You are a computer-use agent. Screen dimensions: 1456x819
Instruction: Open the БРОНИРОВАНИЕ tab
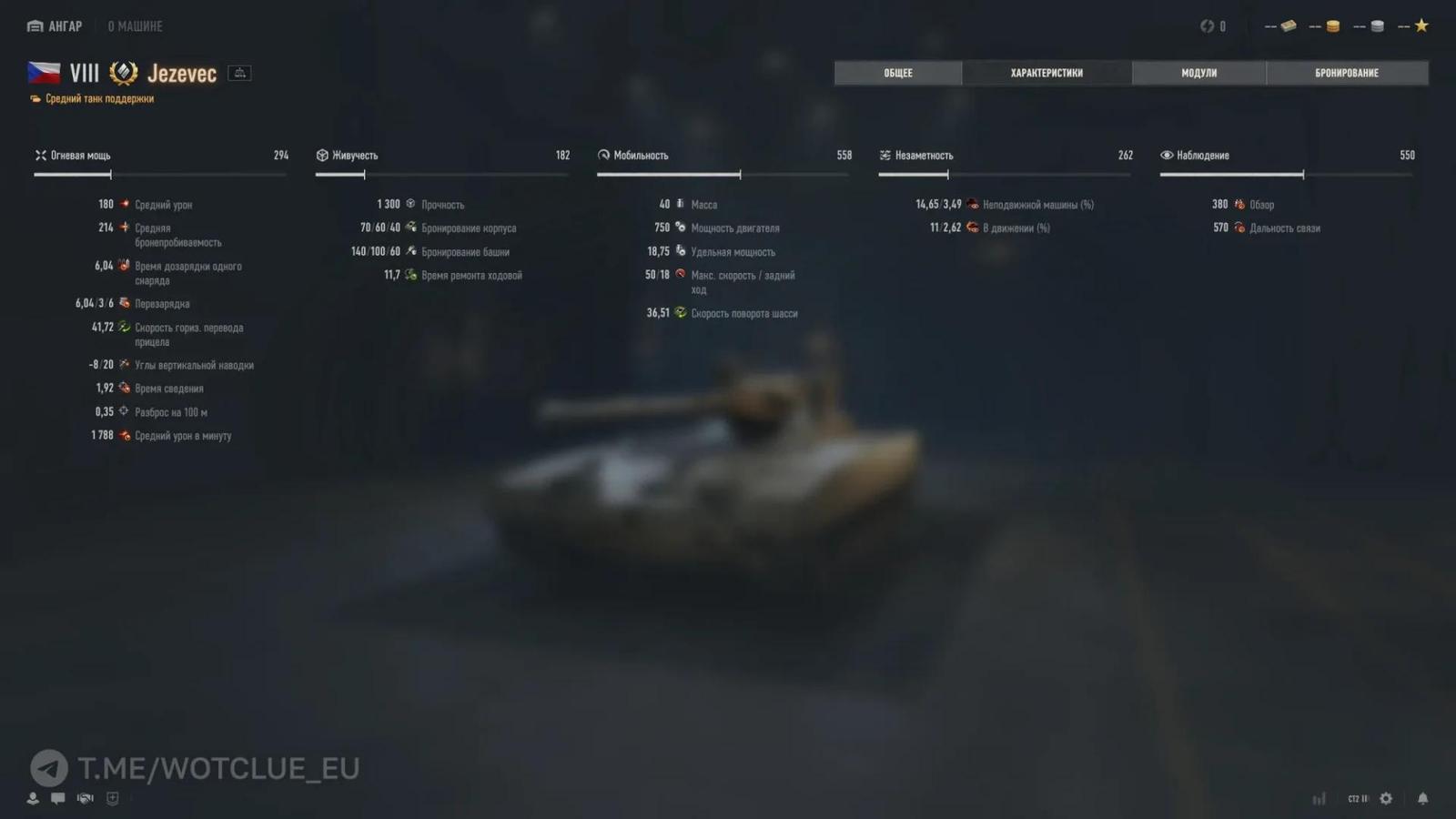[x=1348, y=73]
